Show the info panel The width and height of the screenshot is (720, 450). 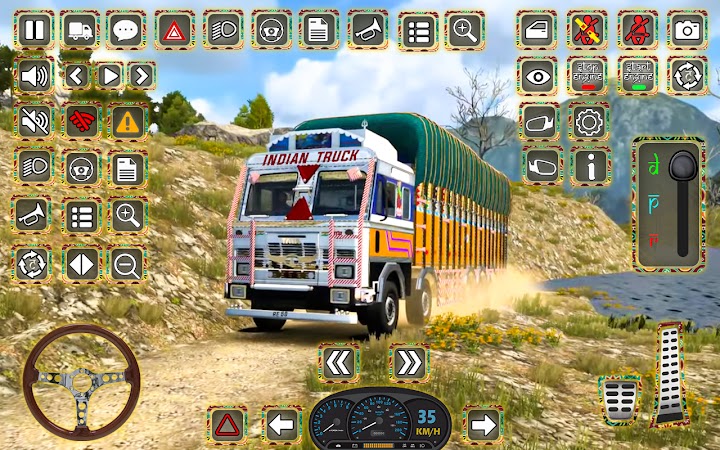point(589,165)
